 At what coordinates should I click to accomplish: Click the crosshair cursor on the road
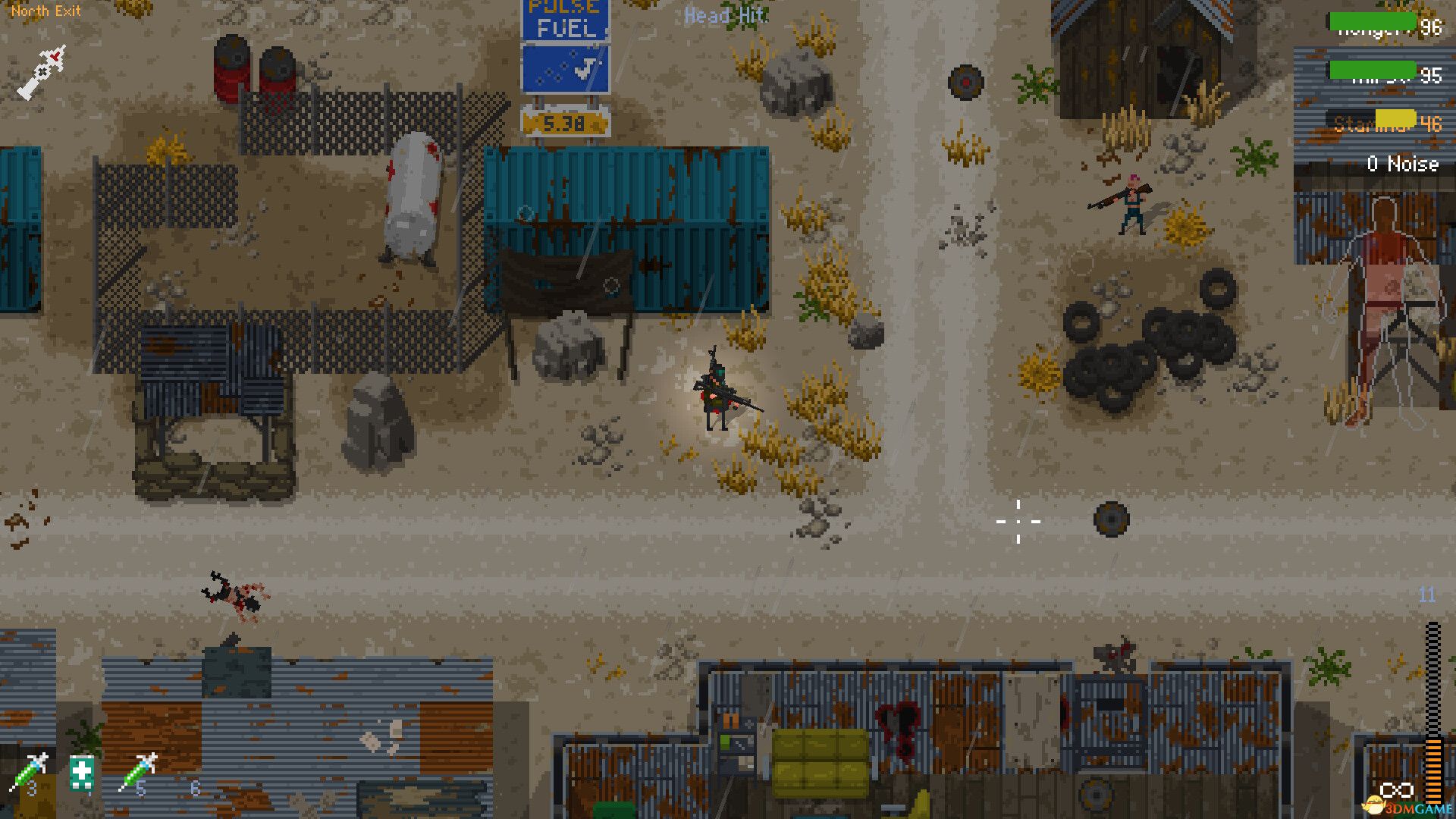tap(1018, 522)
